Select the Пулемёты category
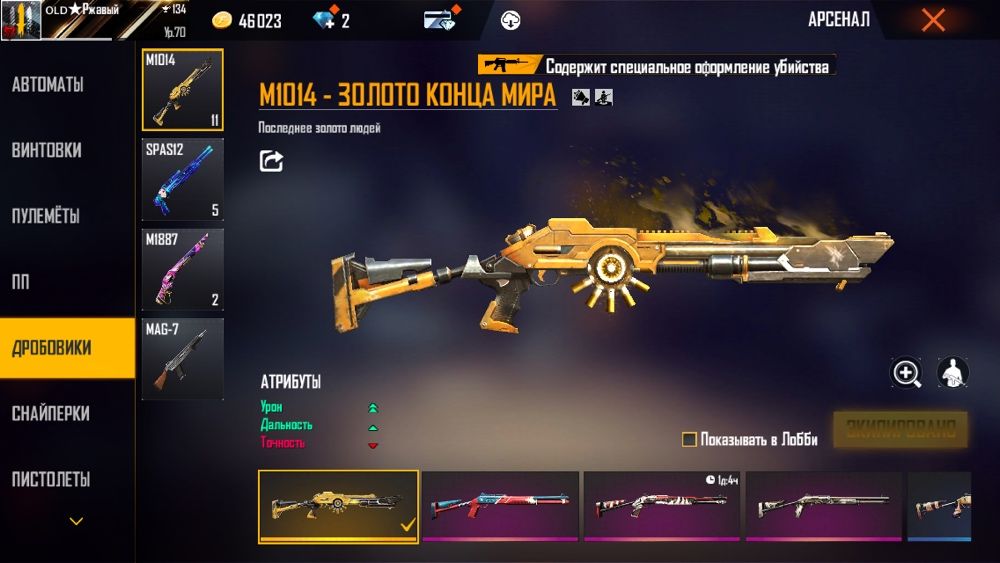Viewport: 1000px width, 563px height. [46, 216]
